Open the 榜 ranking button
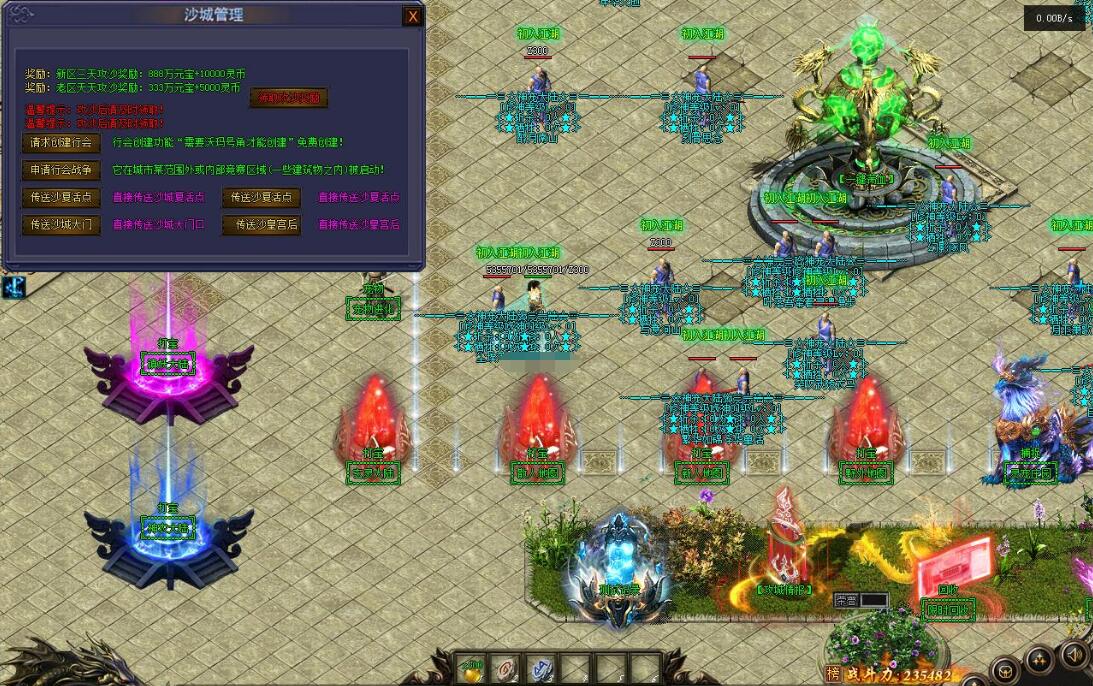The image size is (1093, 686). [x=833, y=674]
